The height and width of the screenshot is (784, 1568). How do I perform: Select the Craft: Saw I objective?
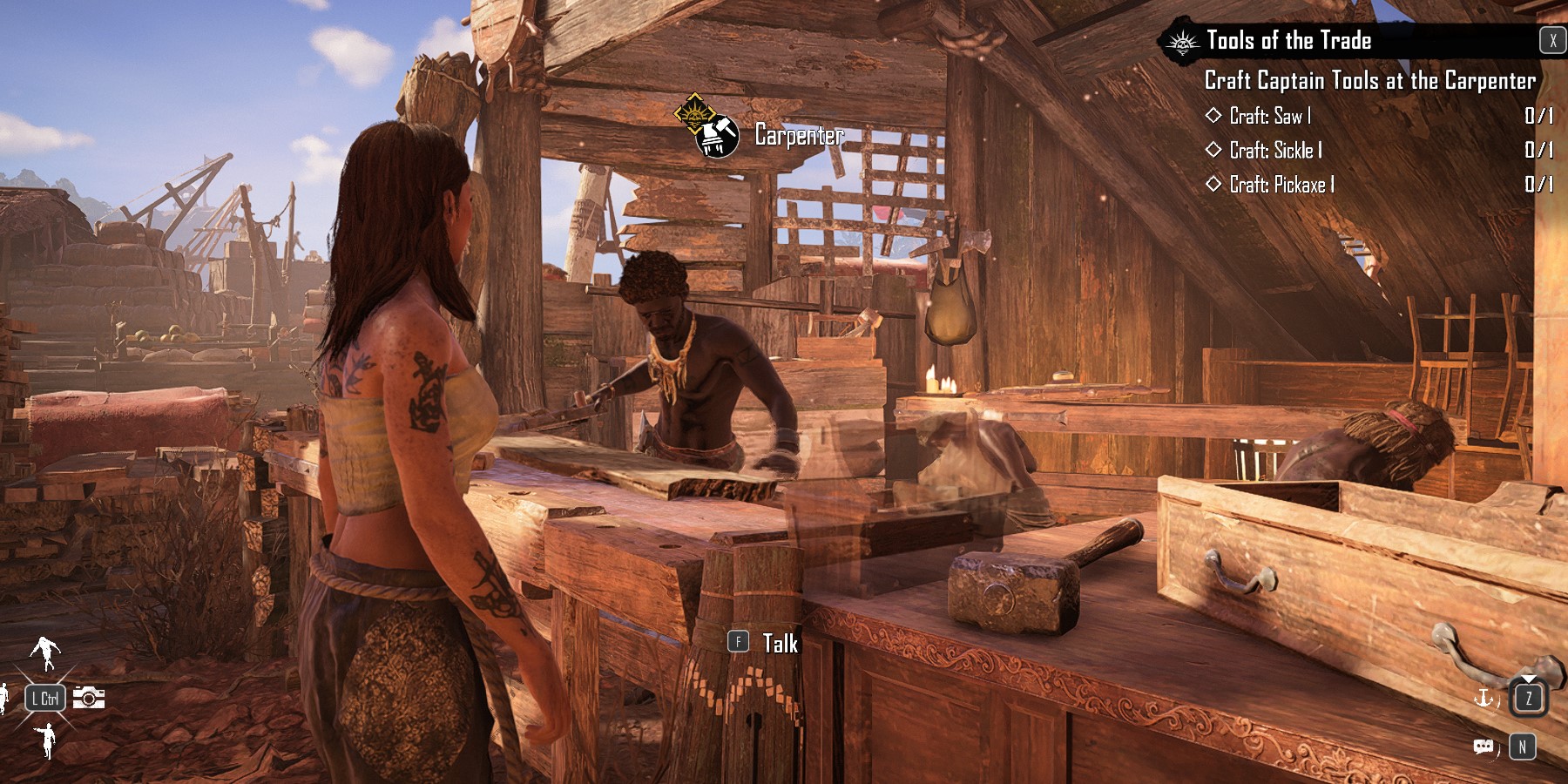click(1269, 116)
